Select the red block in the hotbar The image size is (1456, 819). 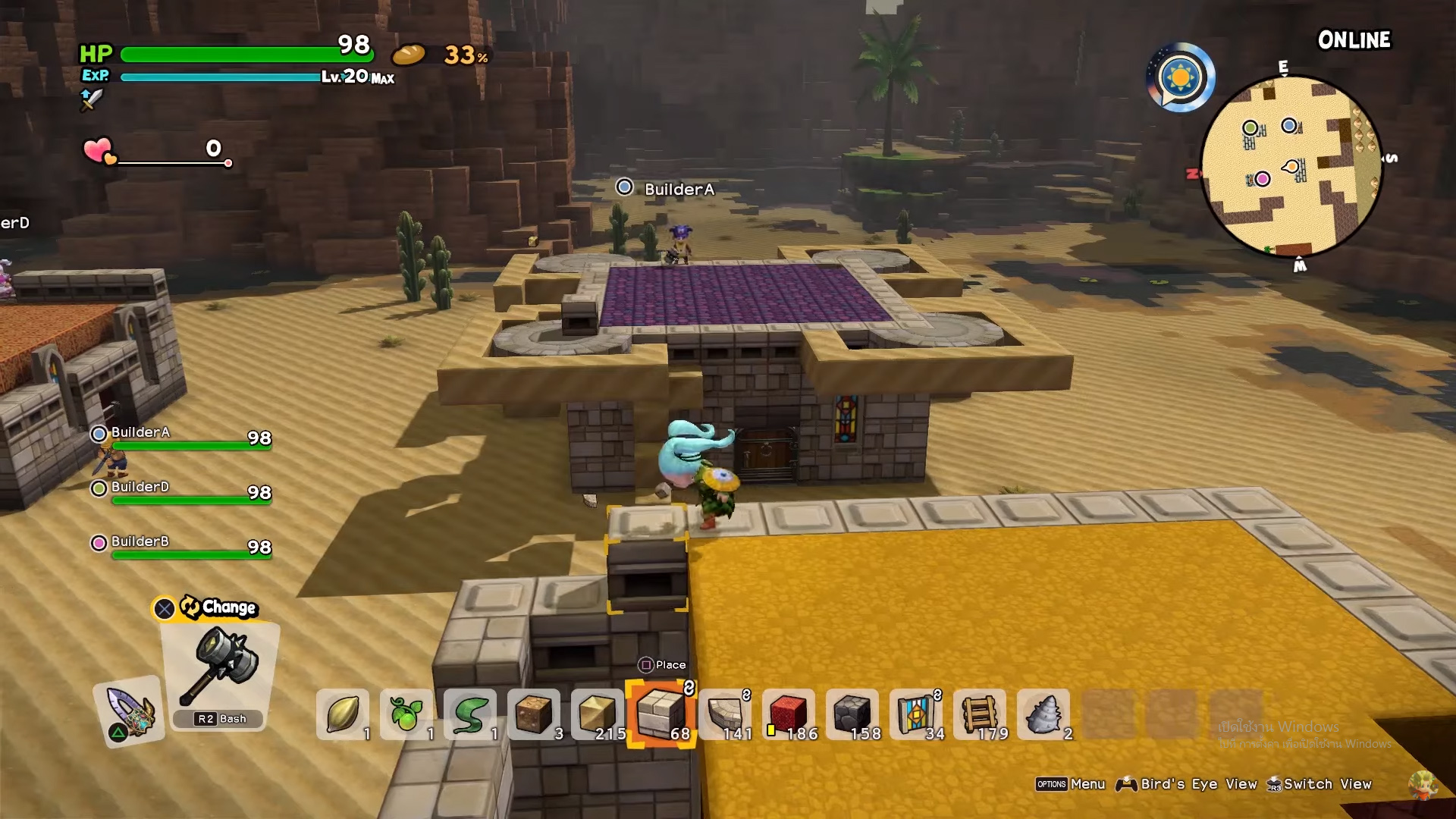789,714
